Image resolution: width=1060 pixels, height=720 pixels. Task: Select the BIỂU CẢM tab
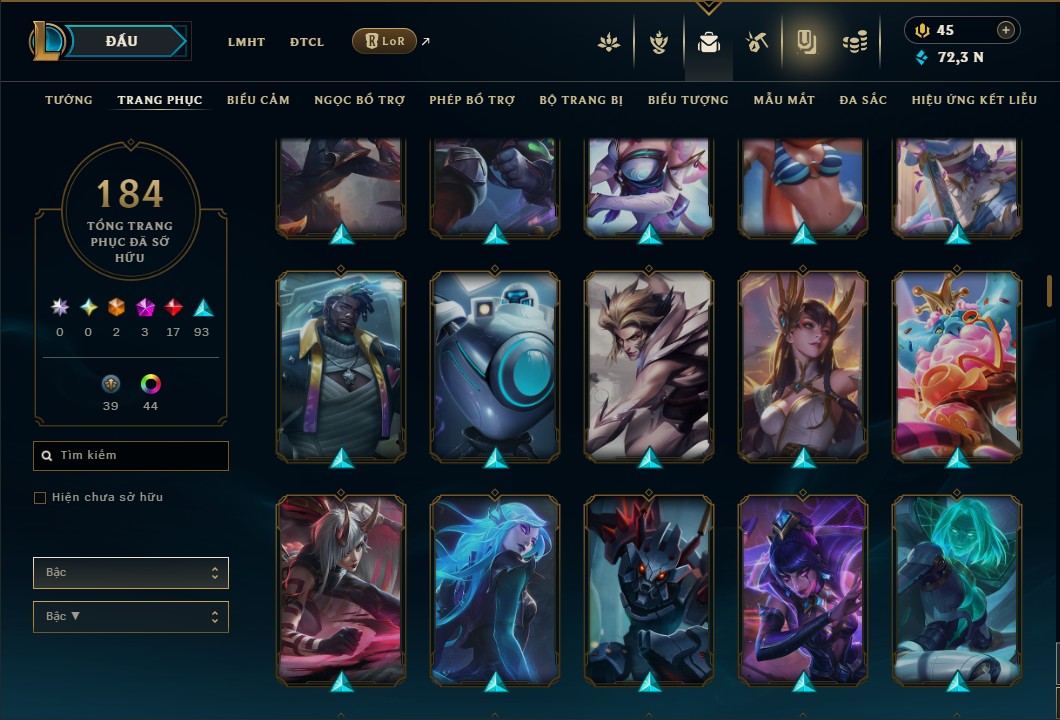pos(258,100)
